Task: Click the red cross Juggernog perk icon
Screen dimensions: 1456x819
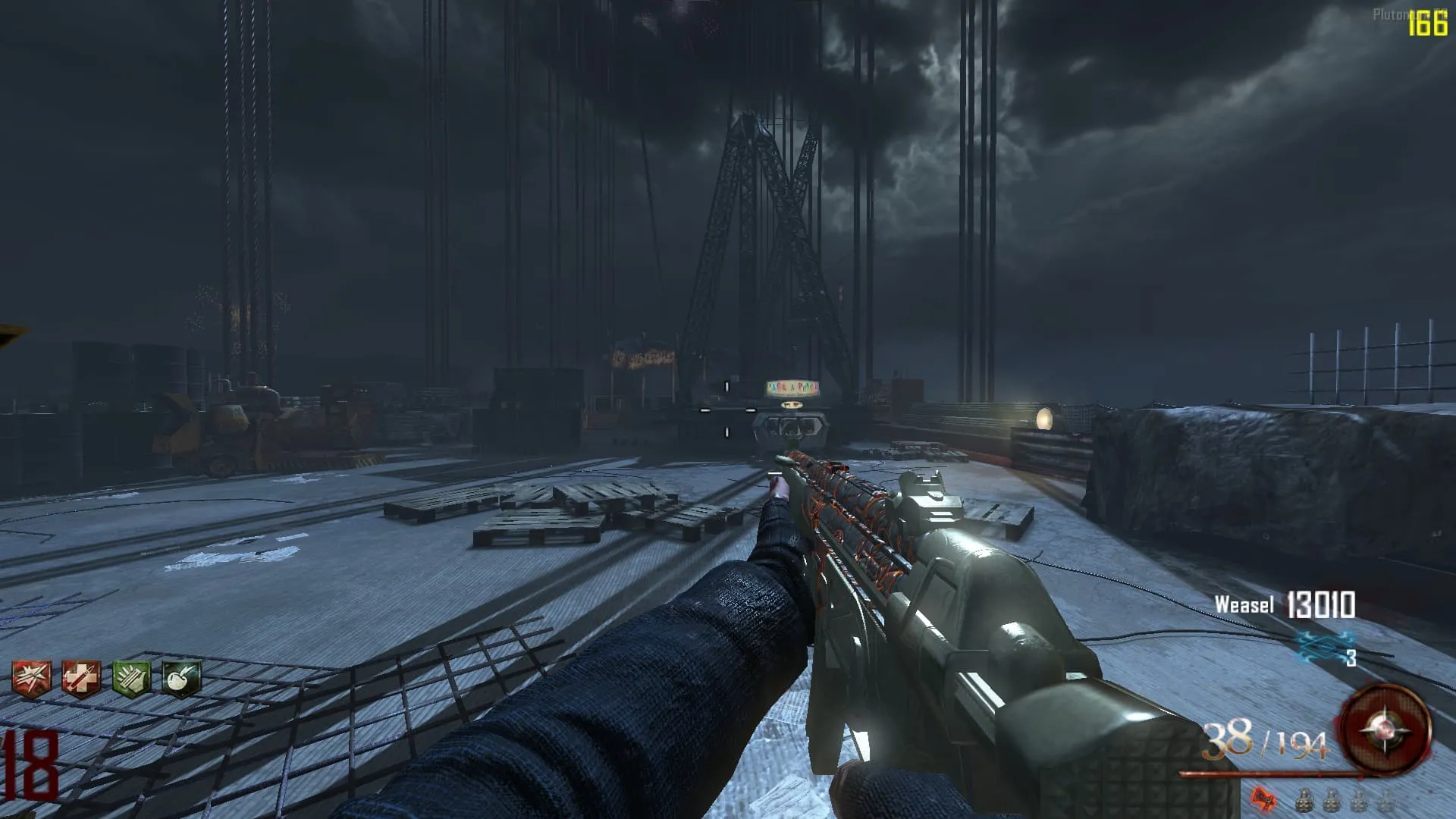Action: click(81, 677)
